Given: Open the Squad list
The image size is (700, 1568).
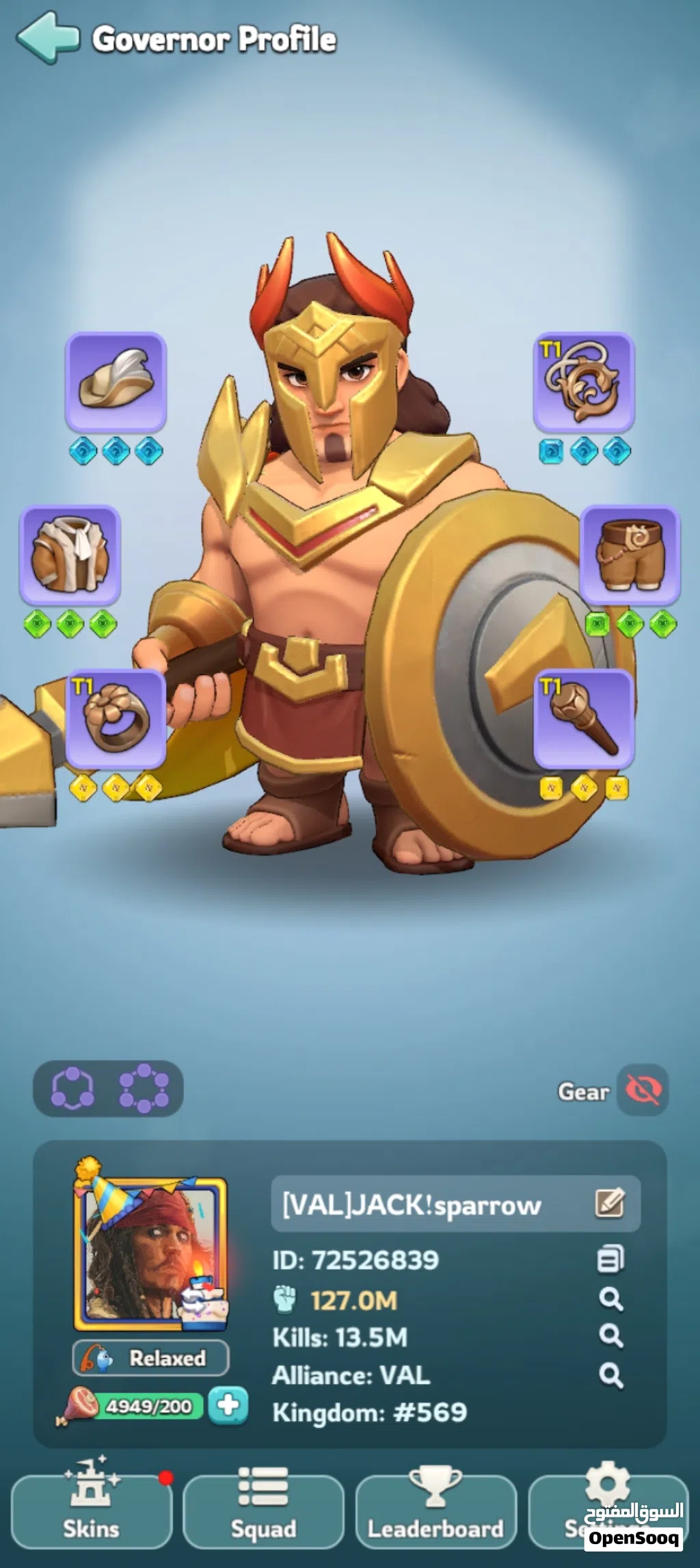Looking at the screenshot, I should pos(263,1511).
